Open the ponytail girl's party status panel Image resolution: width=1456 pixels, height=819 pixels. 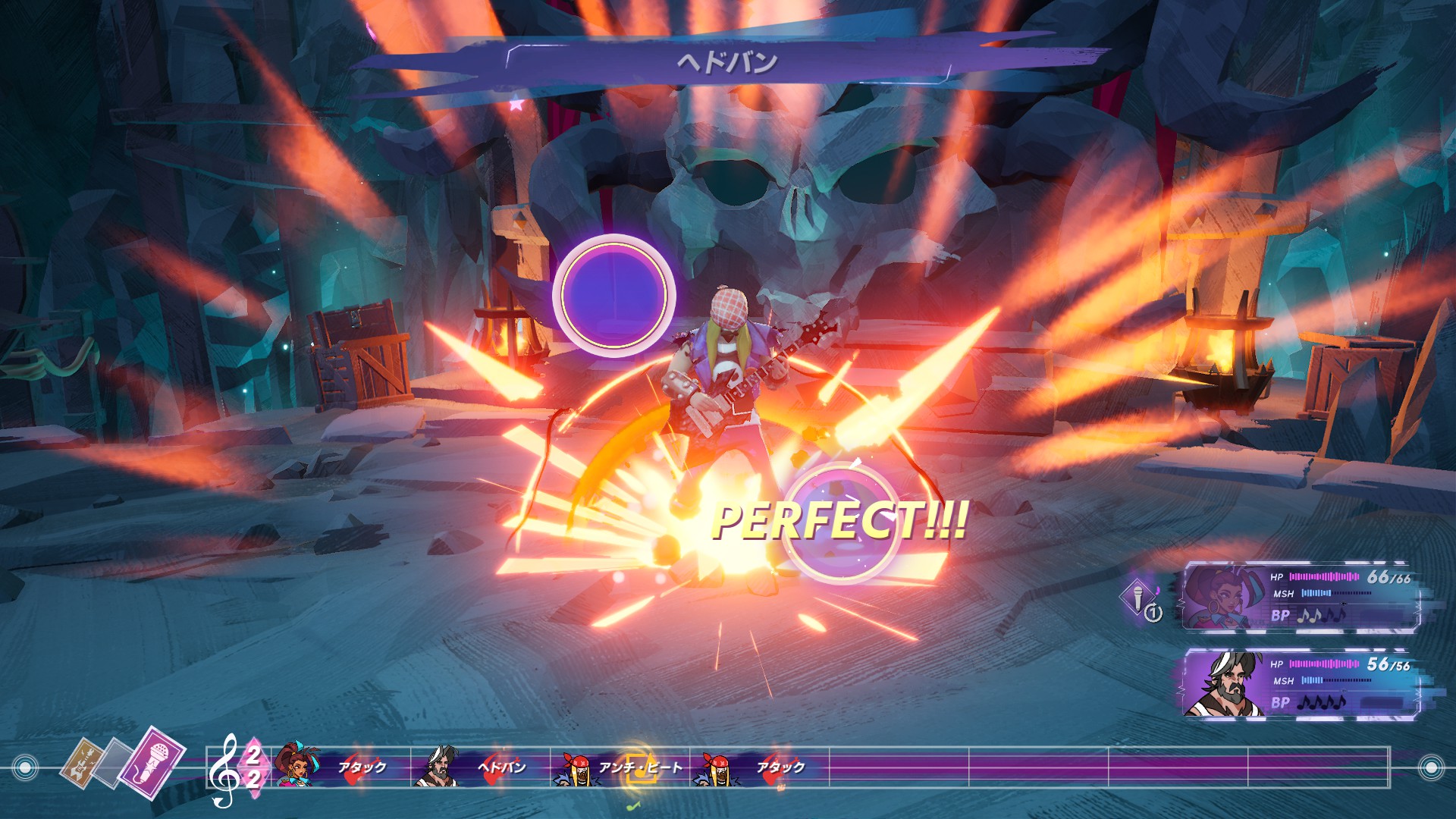(x=1300, y=597)
